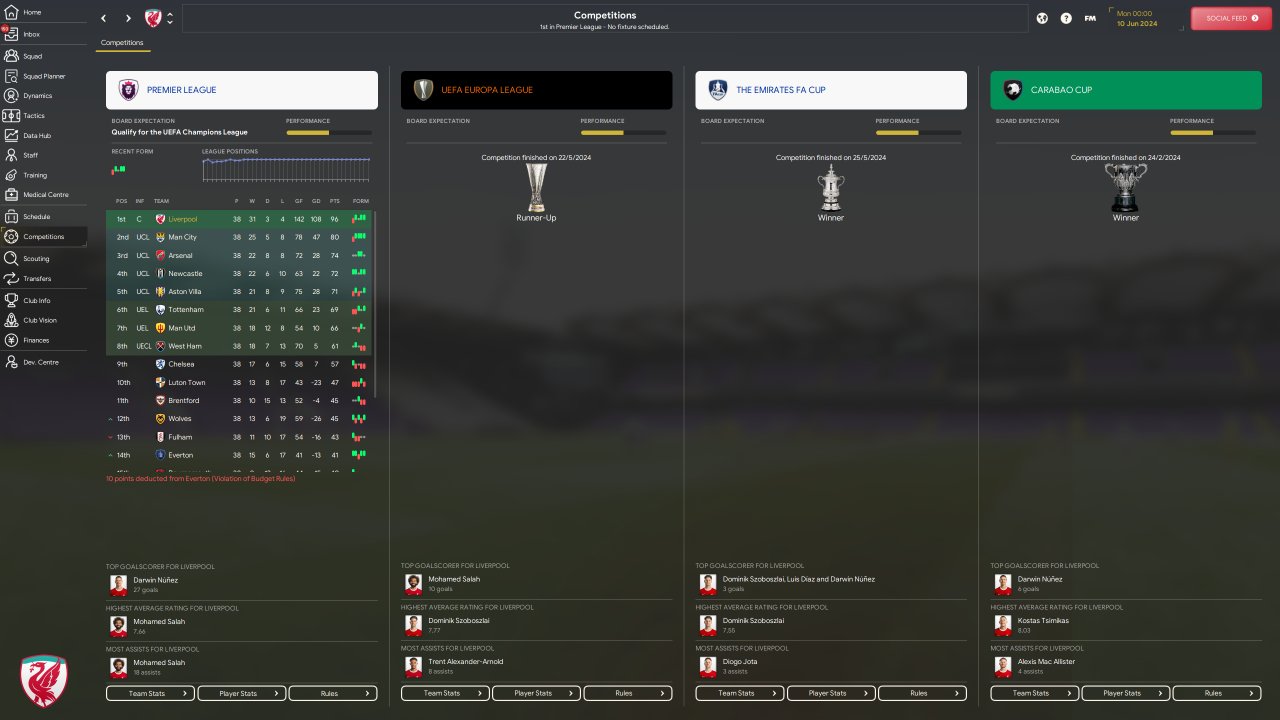1280x720 pixels.
Task: Navigate to the Scouting menu
Action: [x=36, y=258]
